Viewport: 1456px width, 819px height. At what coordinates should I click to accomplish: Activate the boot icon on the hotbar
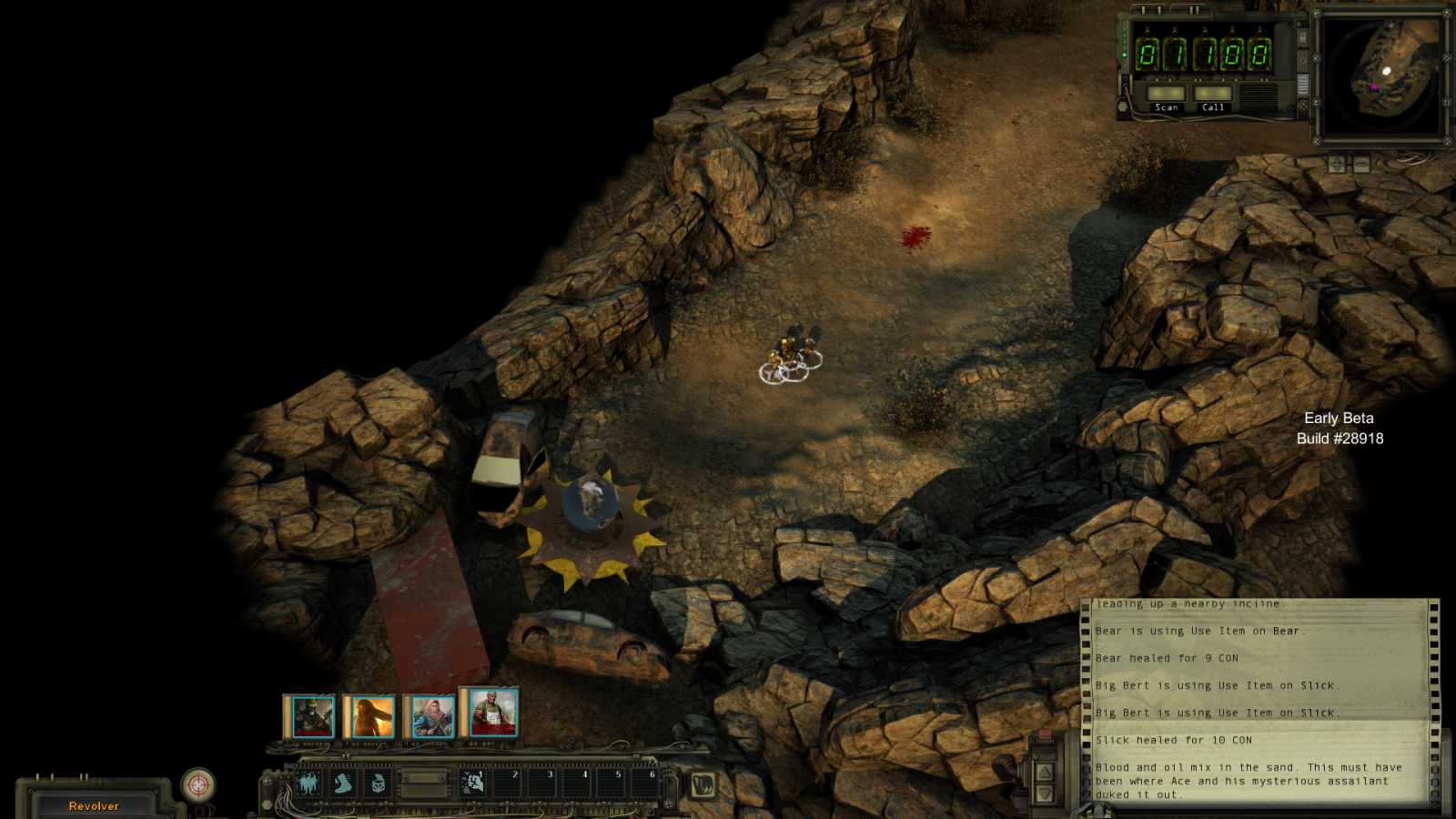[x=343, y=783]
